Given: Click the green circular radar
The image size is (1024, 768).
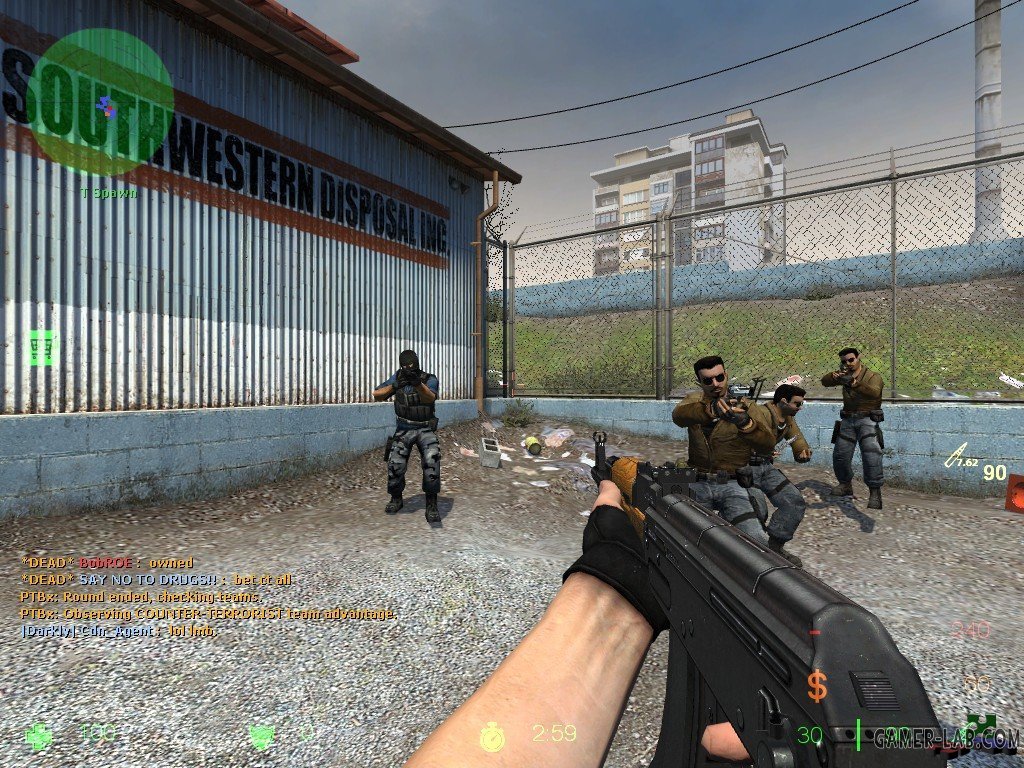Looking at the screenshot, I should 100,102.
